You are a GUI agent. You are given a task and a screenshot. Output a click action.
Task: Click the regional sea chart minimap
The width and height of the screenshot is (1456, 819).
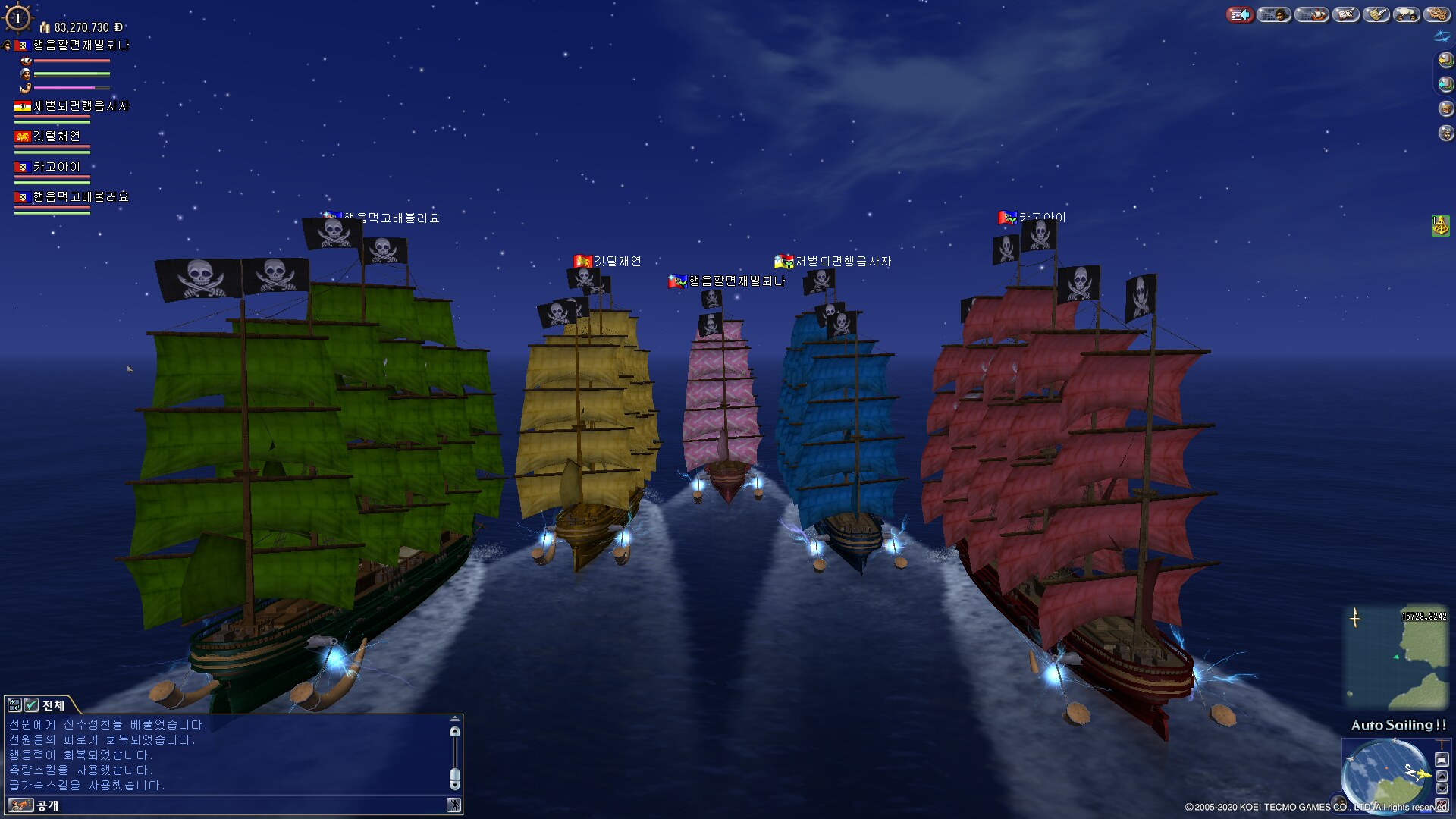click(x=1396, y=657)
